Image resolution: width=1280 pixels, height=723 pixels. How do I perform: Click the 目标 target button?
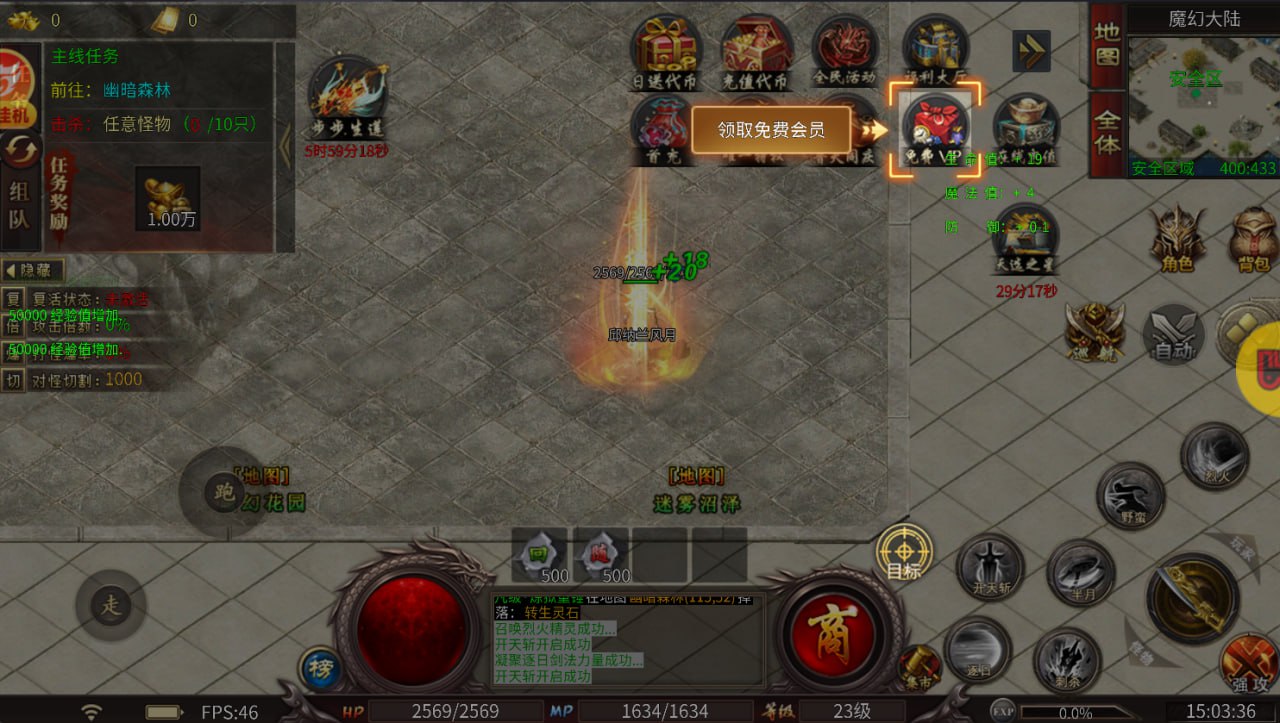coord(904,553)
